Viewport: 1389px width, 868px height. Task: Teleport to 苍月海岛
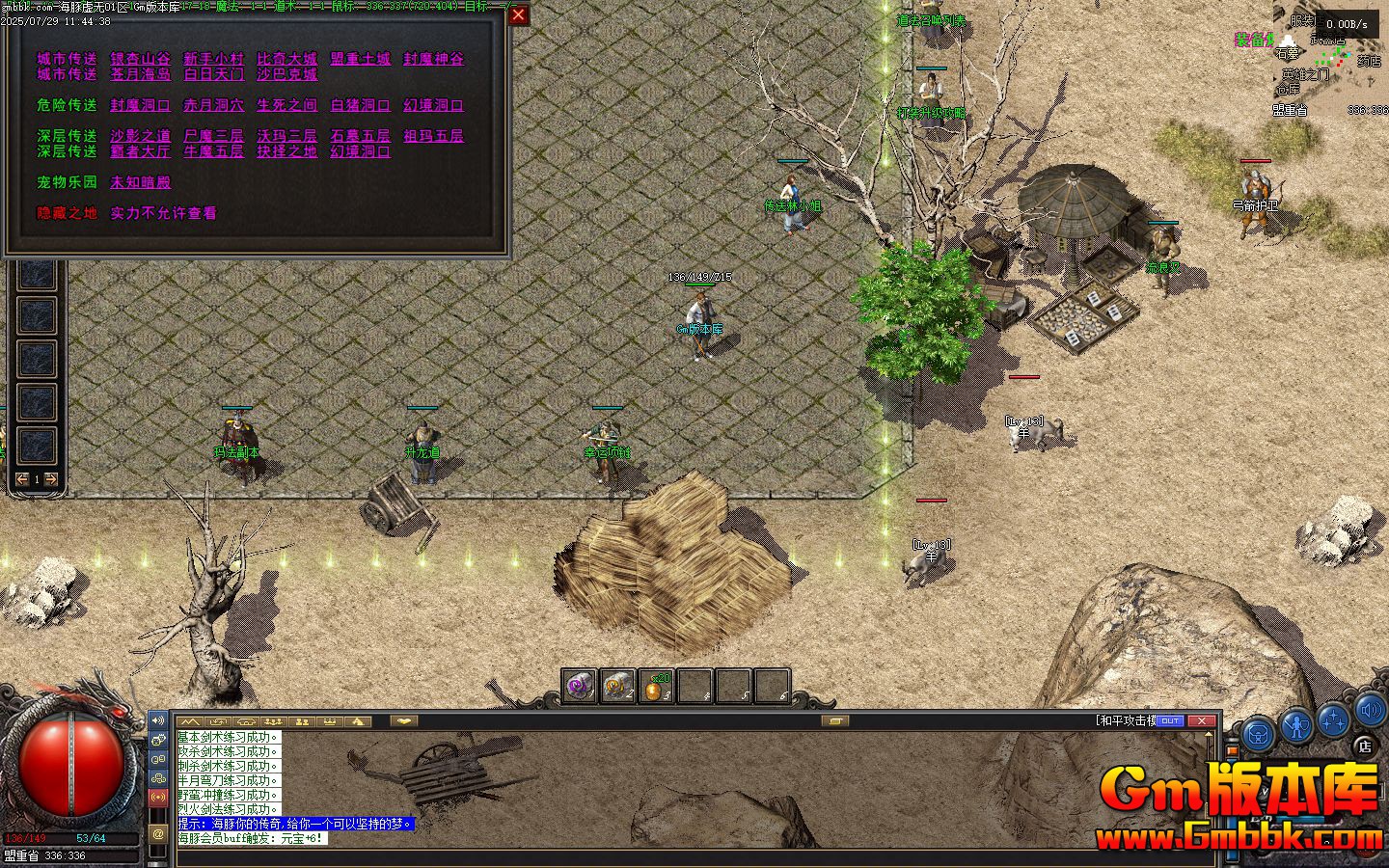coord(140,74)
